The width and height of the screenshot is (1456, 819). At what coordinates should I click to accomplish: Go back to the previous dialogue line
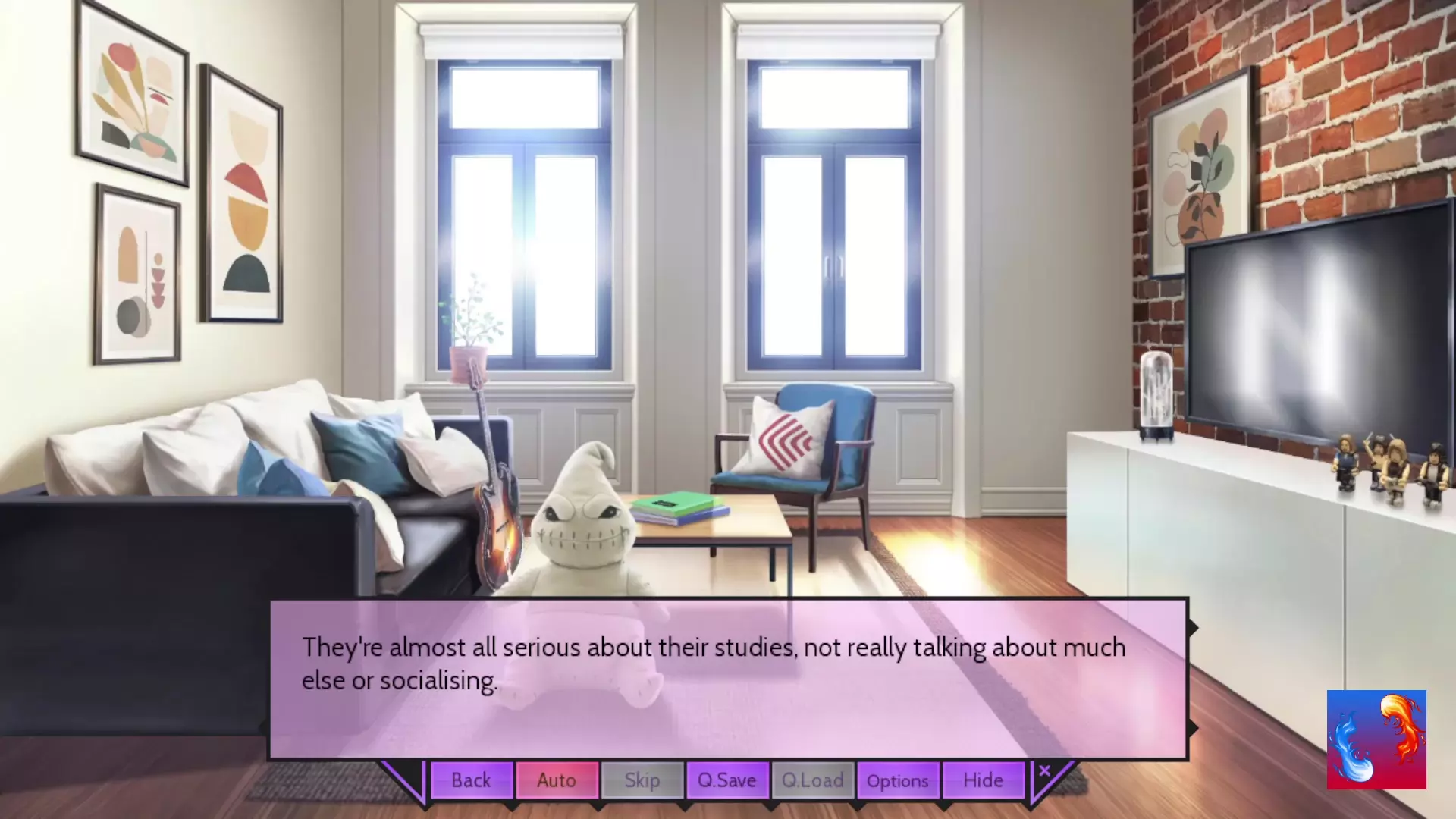[471, 780]
